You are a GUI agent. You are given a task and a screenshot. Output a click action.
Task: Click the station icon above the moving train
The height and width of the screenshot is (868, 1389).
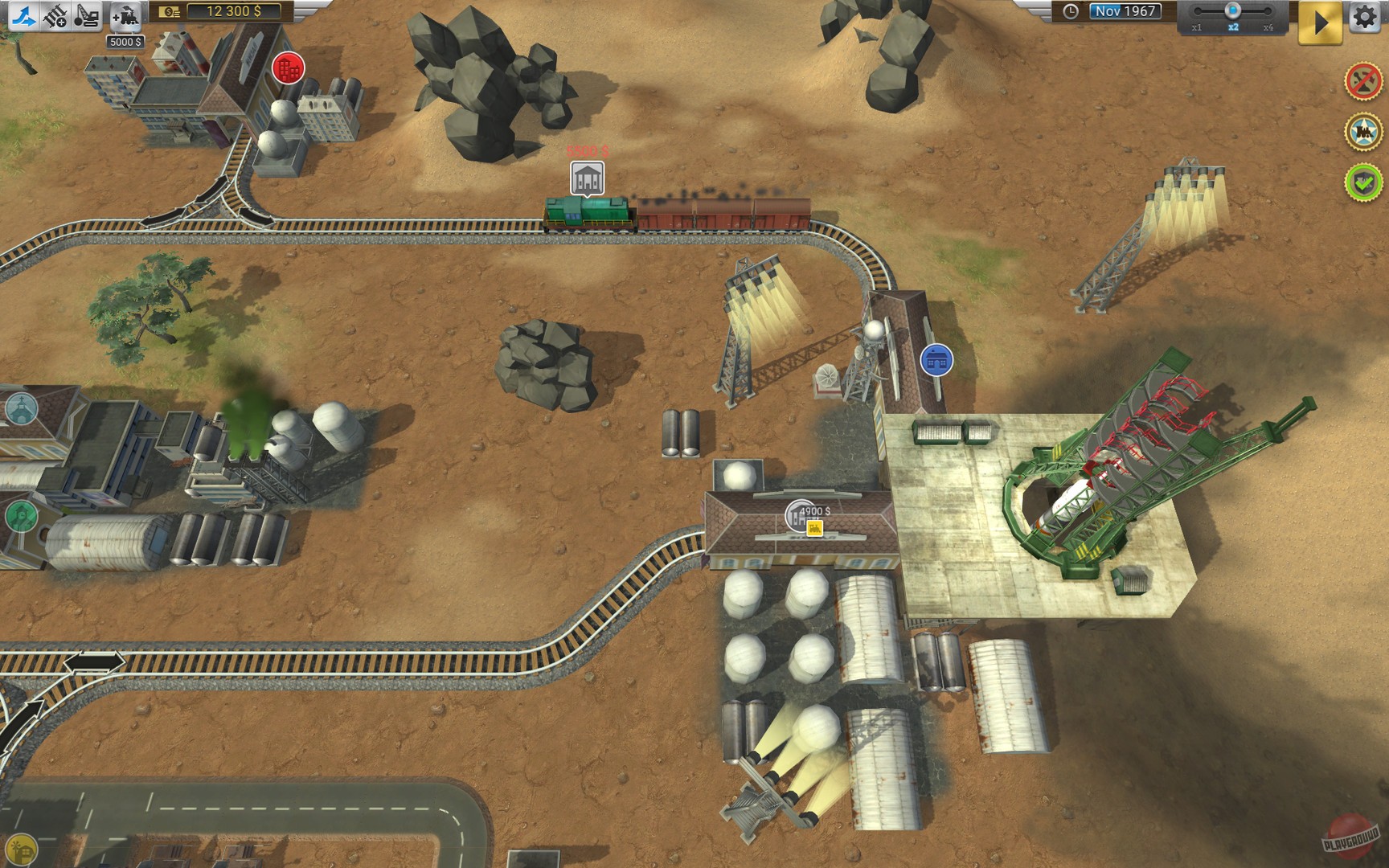586,175
